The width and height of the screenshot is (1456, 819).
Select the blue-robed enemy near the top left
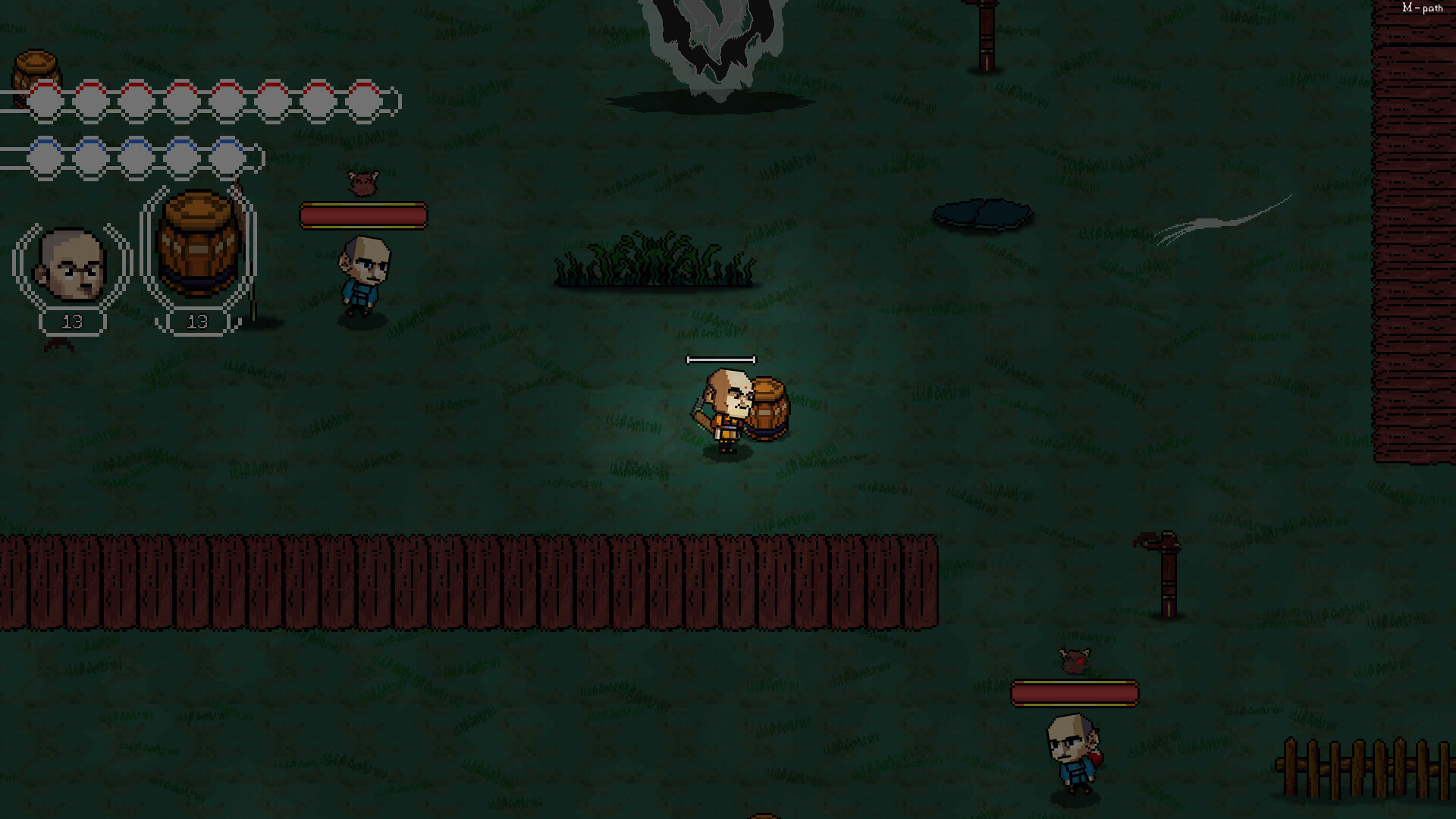pos(362,273)
